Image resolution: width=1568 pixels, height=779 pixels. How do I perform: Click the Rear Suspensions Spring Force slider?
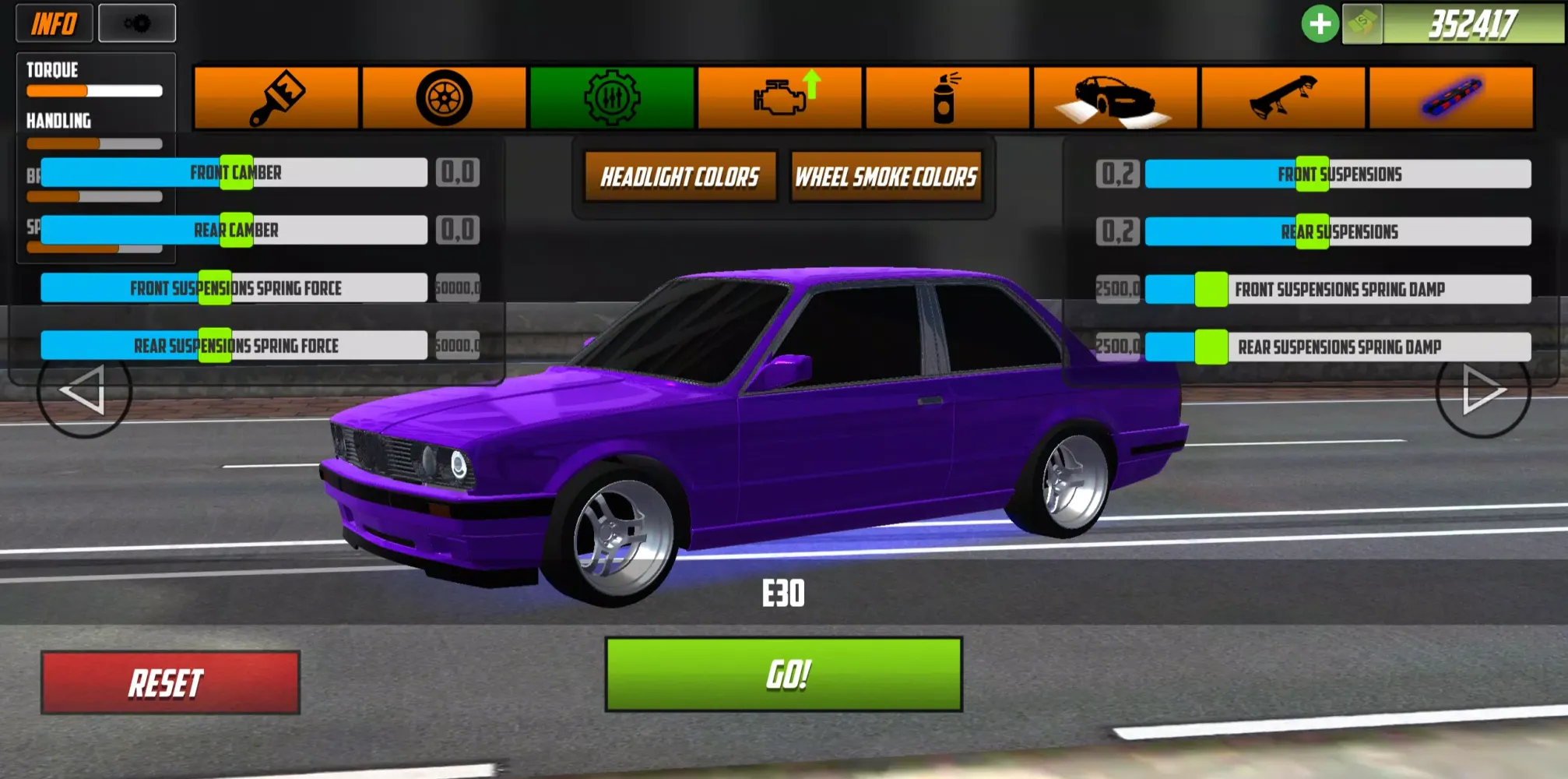215,345
